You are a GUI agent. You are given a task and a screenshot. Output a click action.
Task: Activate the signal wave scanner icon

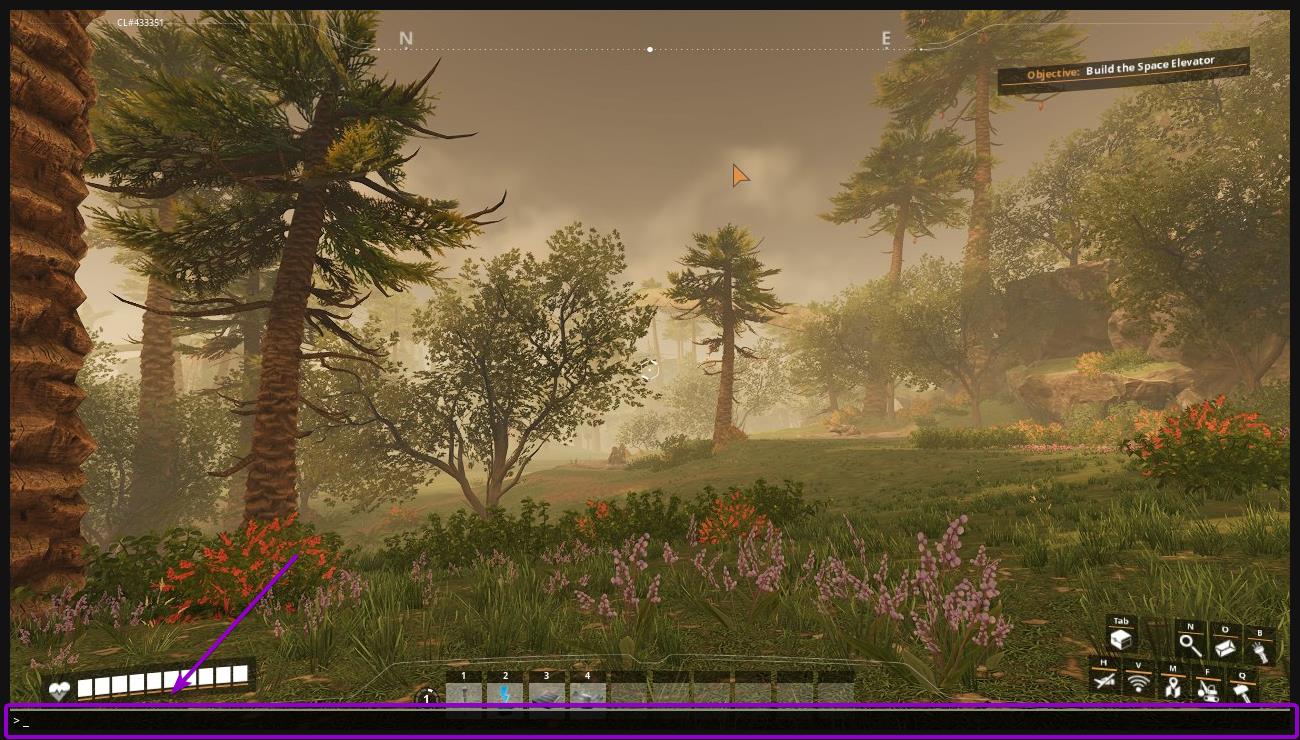click(x=1138, y=683)
